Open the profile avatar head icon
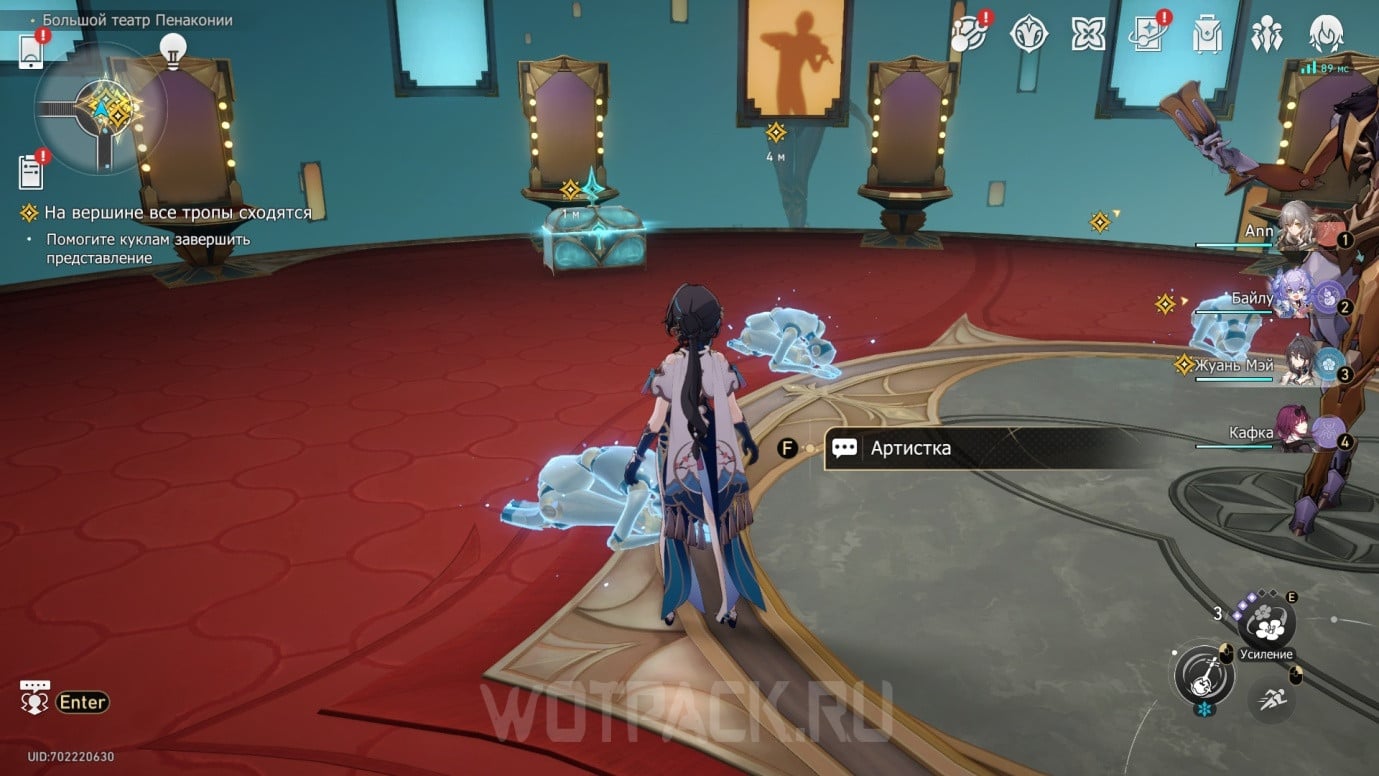 coord(1326,35)
